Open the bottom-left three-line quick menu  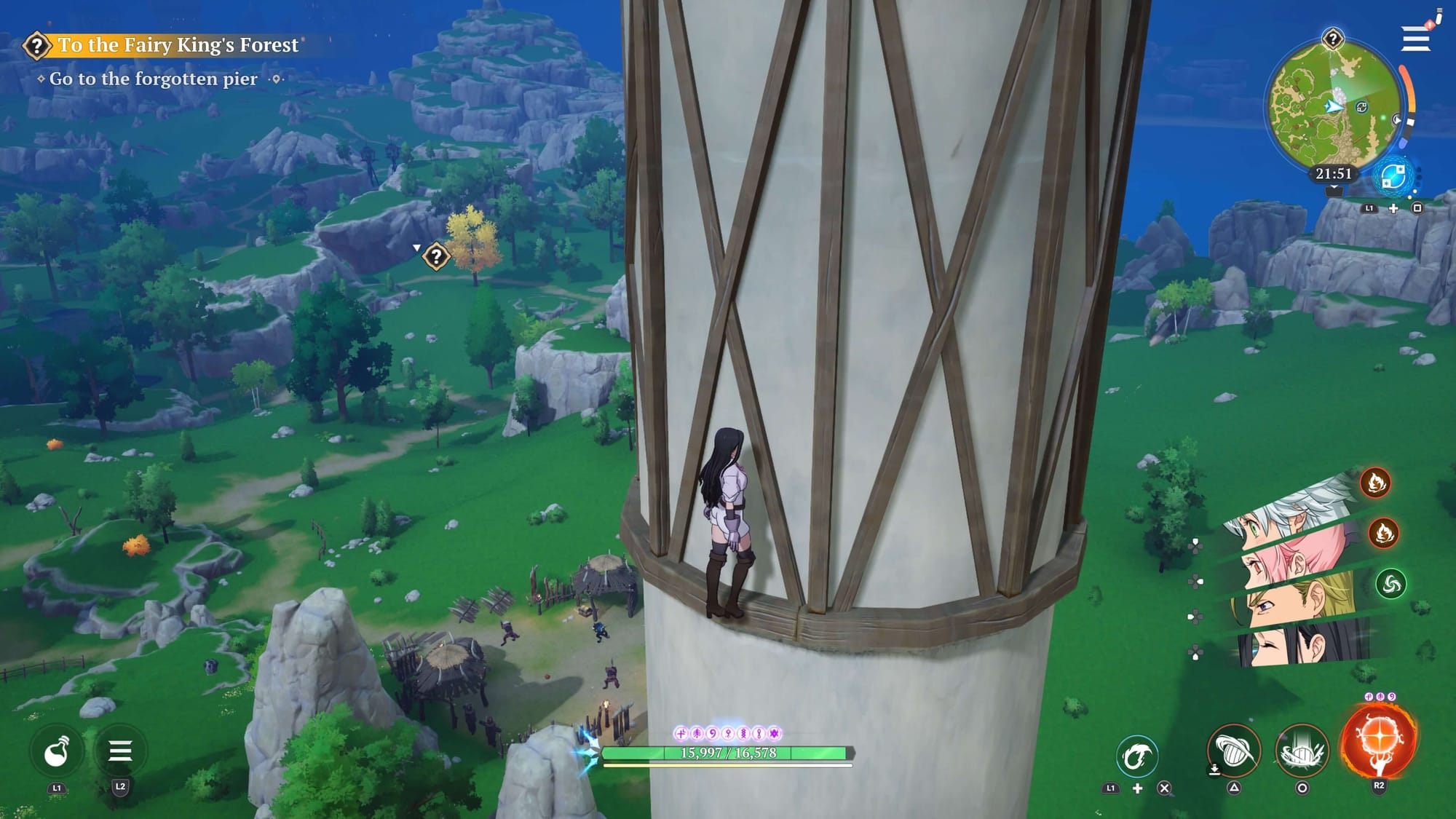click(x=120, y=751)
